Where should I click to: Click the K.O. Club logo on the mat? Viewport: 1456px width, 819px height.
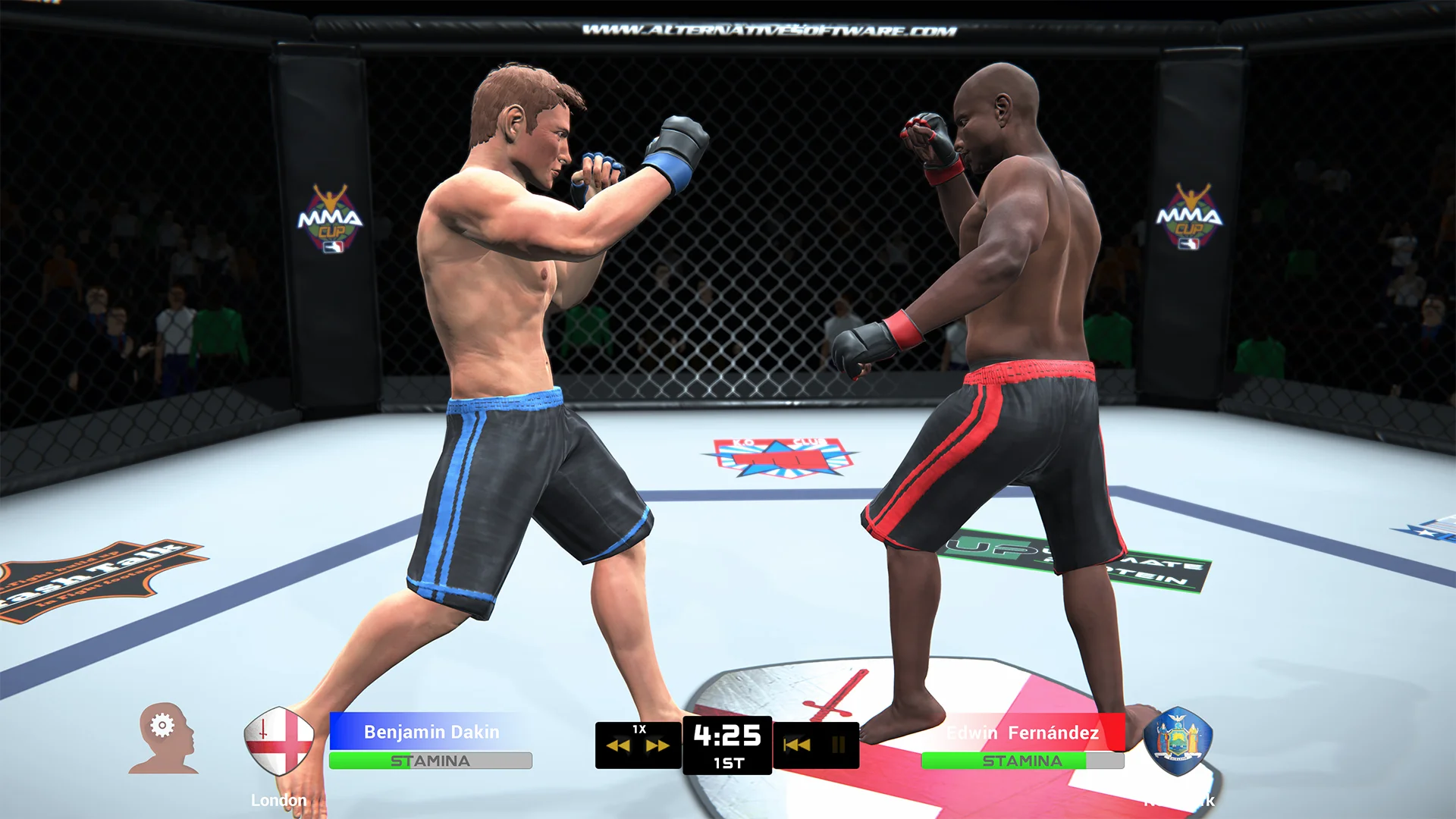pyautogui.click(x=781, y=455)
